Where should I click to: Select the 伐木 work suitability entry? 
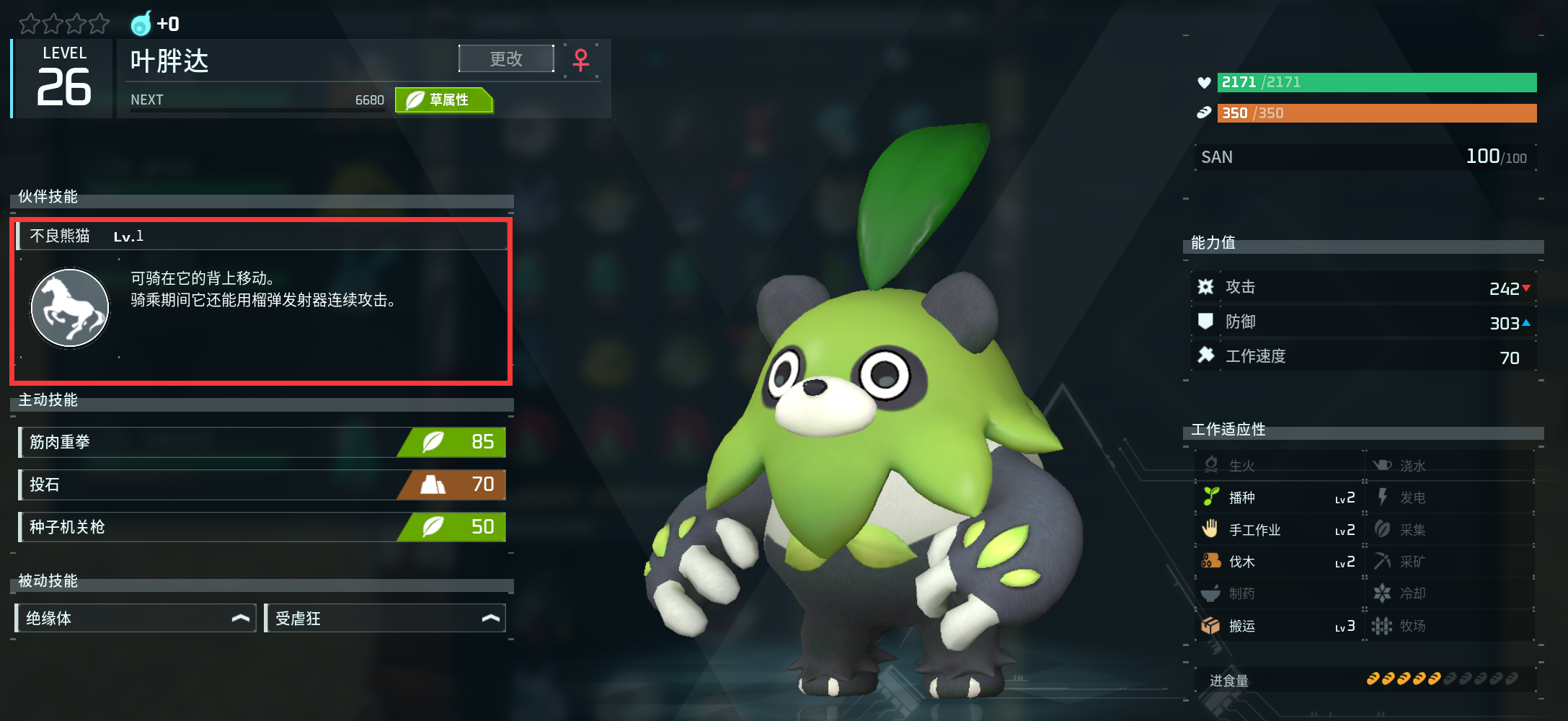[1277, 562]
